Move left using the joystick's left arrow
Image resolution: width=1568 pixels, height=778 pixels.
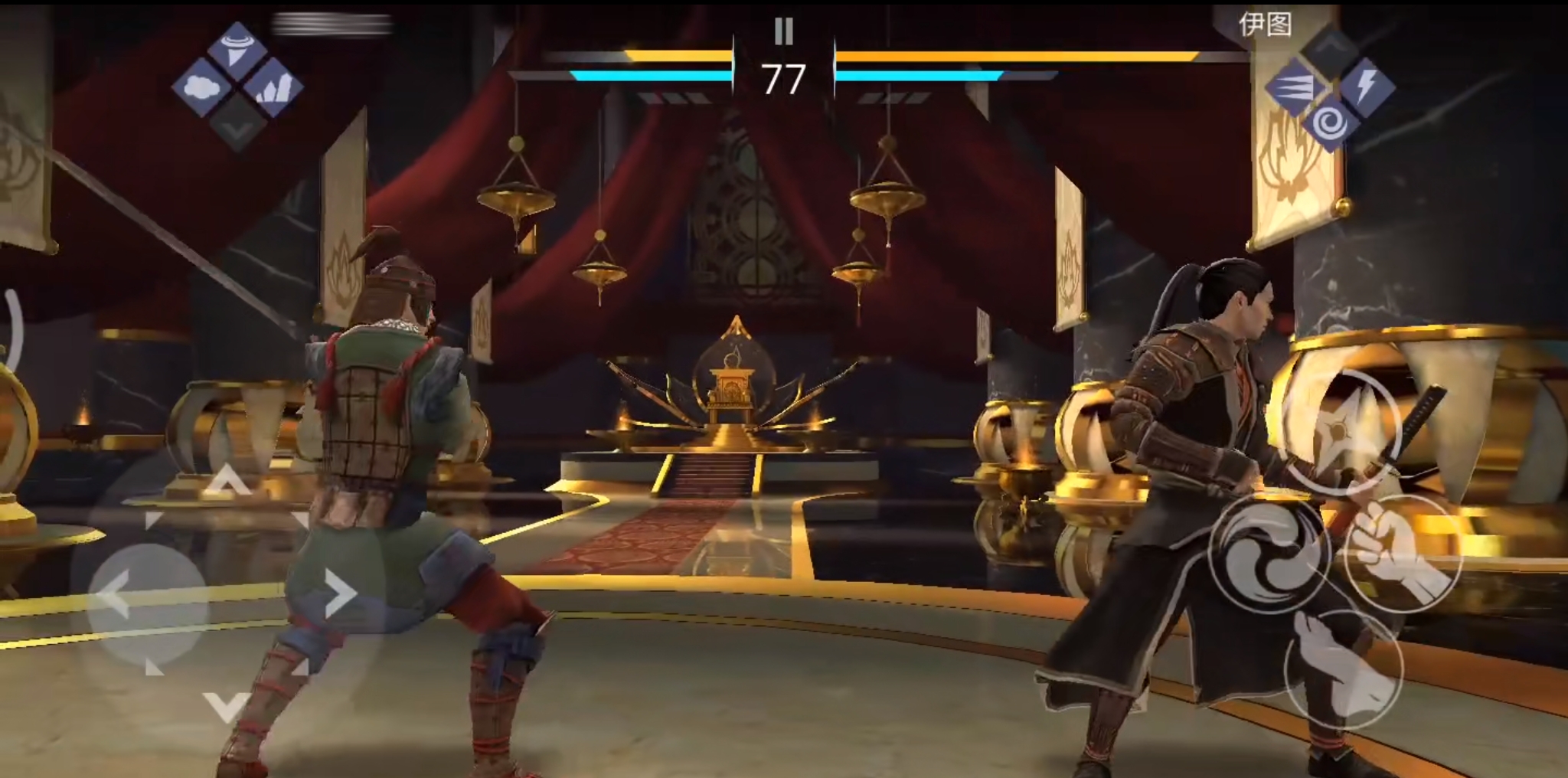[x=113, y=595]
